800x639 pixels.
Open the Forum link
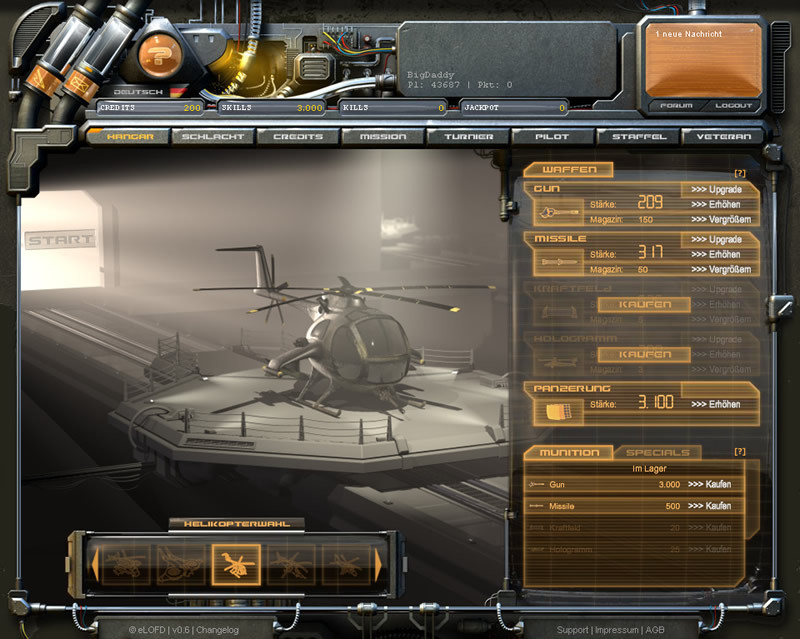677,105
